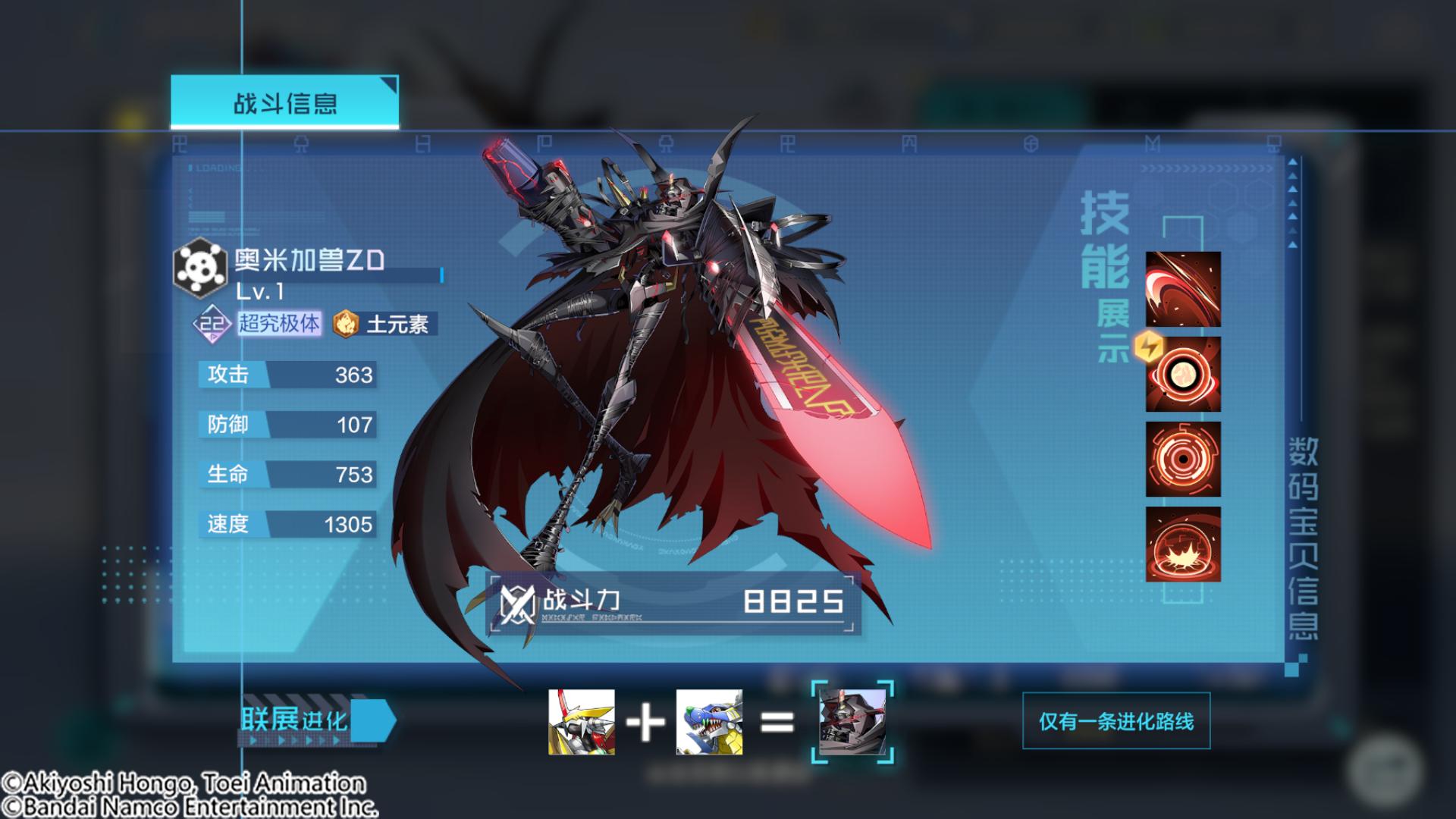The width and height of the screenshot is (1456, 819).
Task: Choose the white-and-gold dragon Digimon portrait
Action: coord(582,722)
